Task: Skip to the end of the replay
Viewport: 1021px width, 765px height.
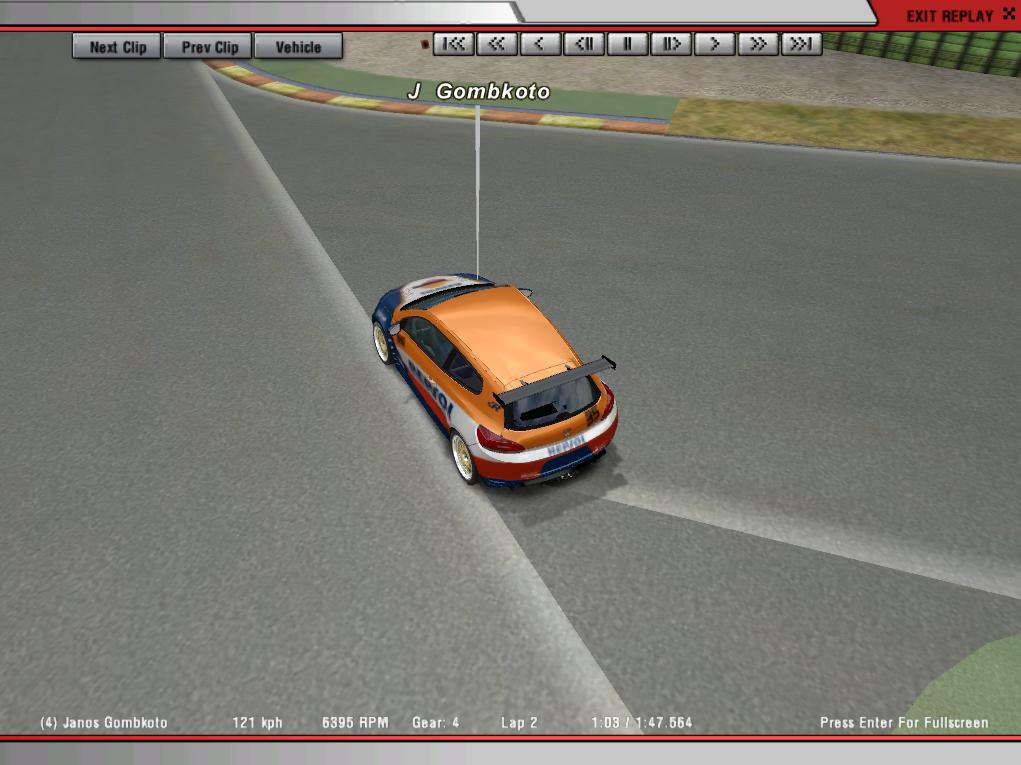Action: click(801, 44)
